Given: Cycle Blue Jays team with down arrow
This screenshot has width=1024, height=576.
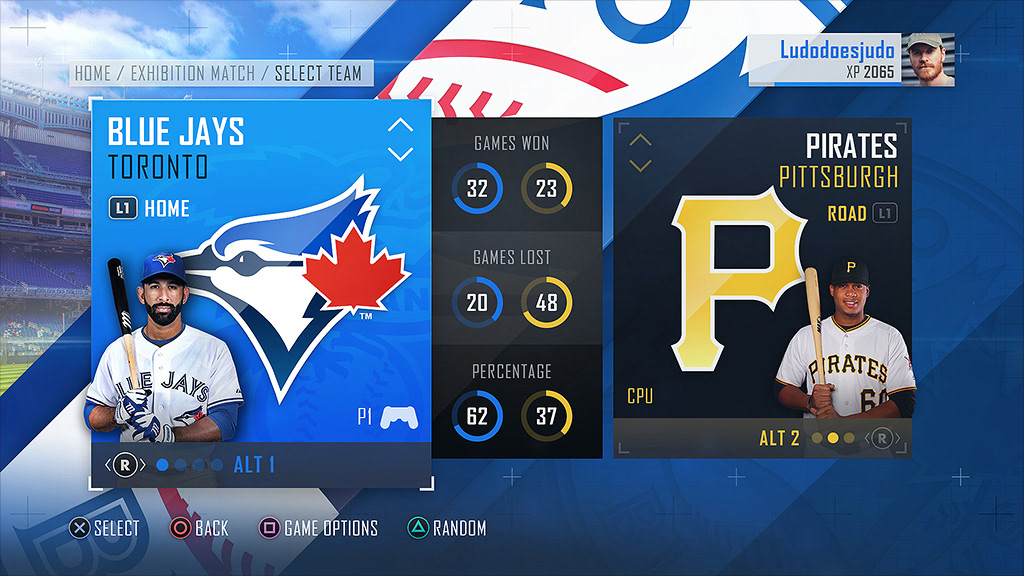Looking at the screenshot, I should click(400, 154).
